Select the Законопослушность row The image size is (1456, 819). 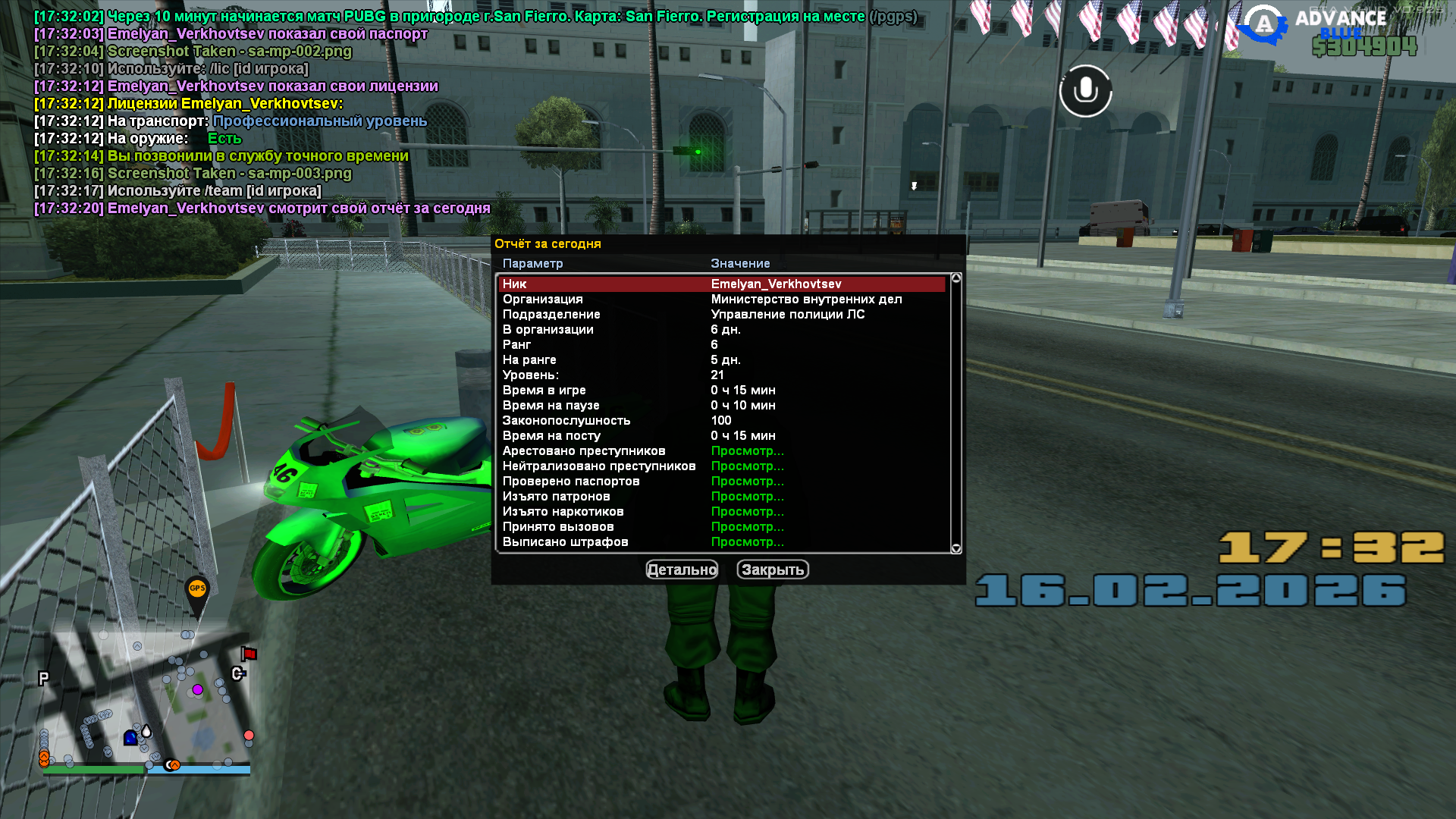[720, 420]
